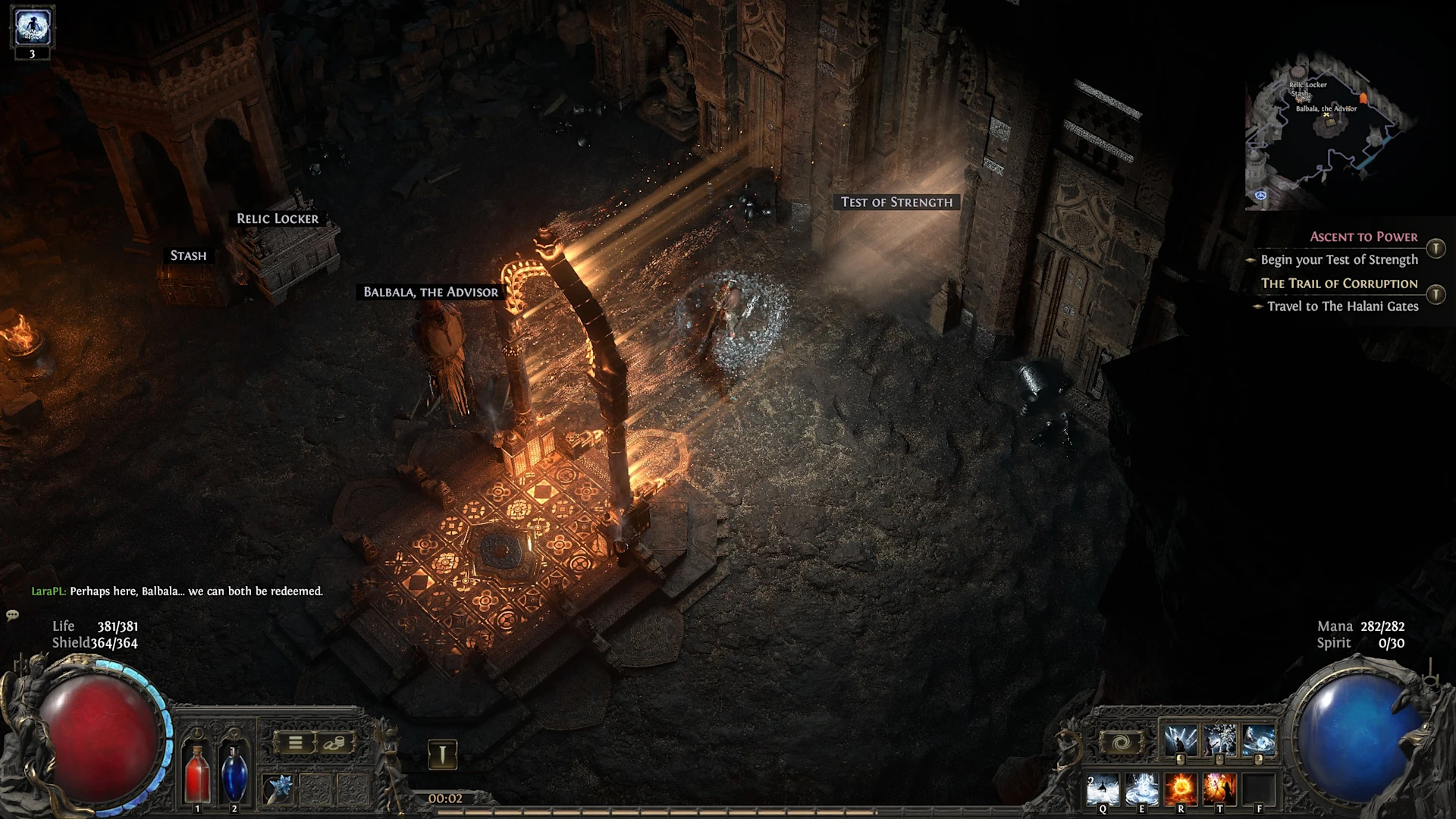Toggle The Trail of Corruption quest marker
The height and width of the screenshot is (819, 1456).
pos(1436,294)
